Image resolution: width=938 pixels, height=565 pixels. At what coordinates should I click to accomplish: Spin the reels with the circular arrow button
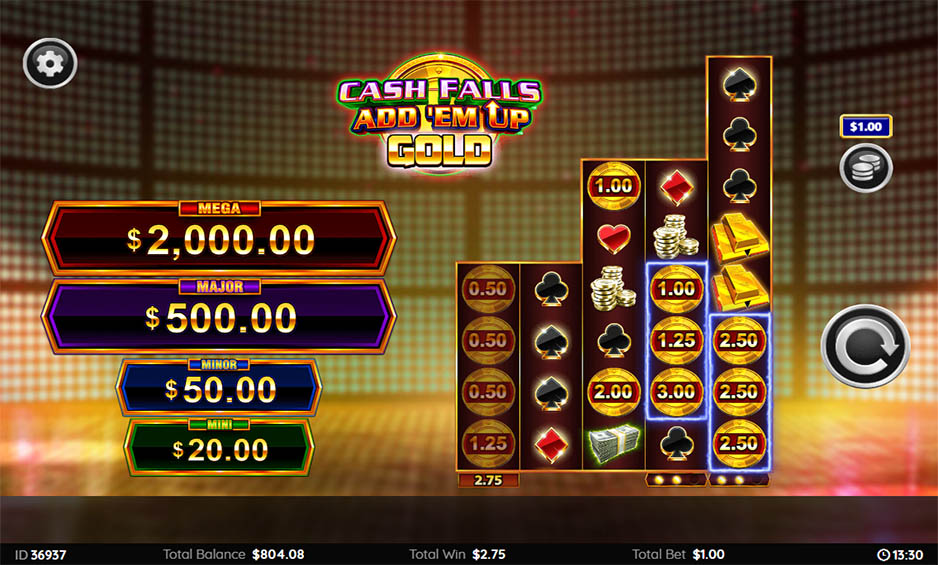click(x=865, y=346)
